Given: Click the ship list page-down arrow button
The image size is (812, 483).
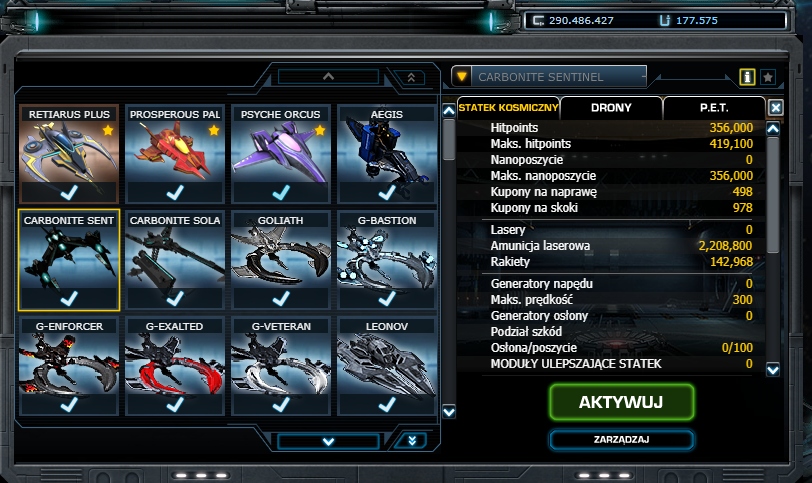Looking at the screenshot, I should pos(328,441).
